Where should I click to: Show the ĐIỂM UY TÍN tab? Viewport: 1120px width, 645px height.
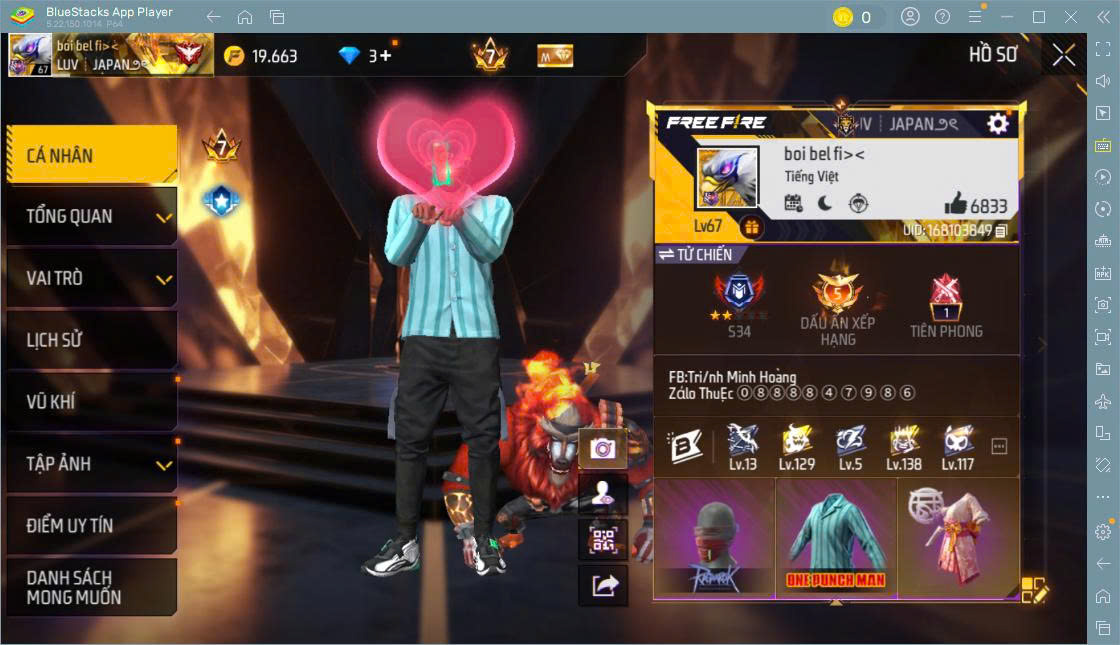(91, 525)
